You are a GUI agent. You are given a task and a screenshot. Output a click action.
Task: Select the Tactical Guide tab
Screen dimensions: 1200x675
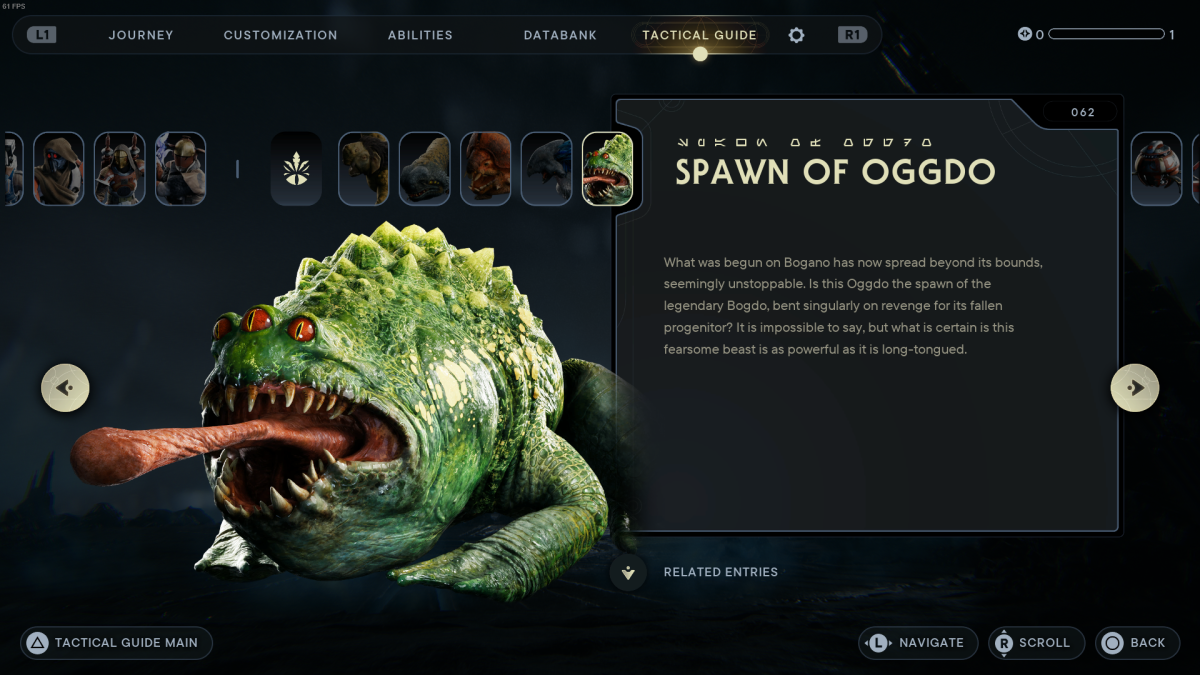[x=699, y=35]
